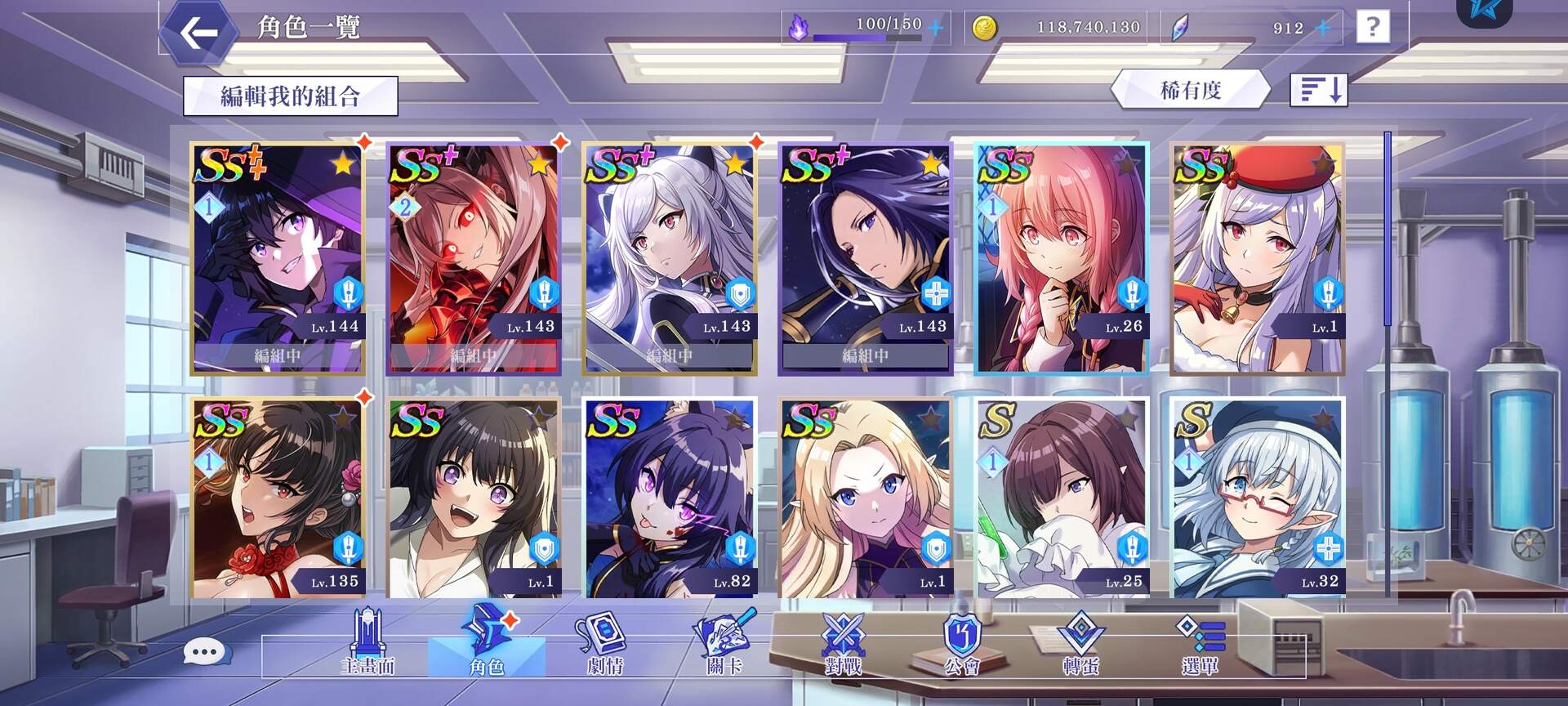Screen dimensions: 1568x706
Task: Open the 劇情 story tab
Action: [x=605, y=646]
